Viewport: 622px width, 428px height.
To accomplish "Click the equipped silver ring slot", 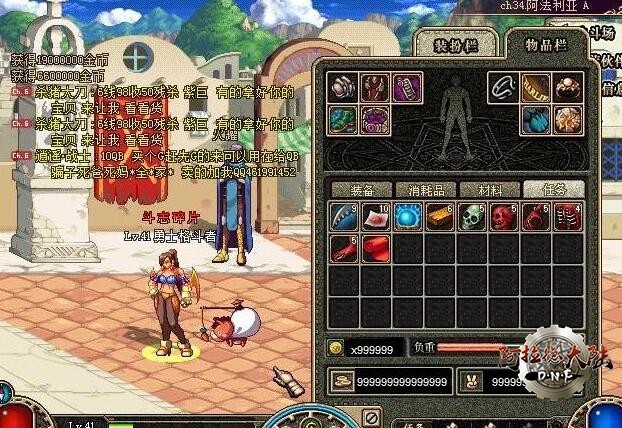I will click(504, 88).
